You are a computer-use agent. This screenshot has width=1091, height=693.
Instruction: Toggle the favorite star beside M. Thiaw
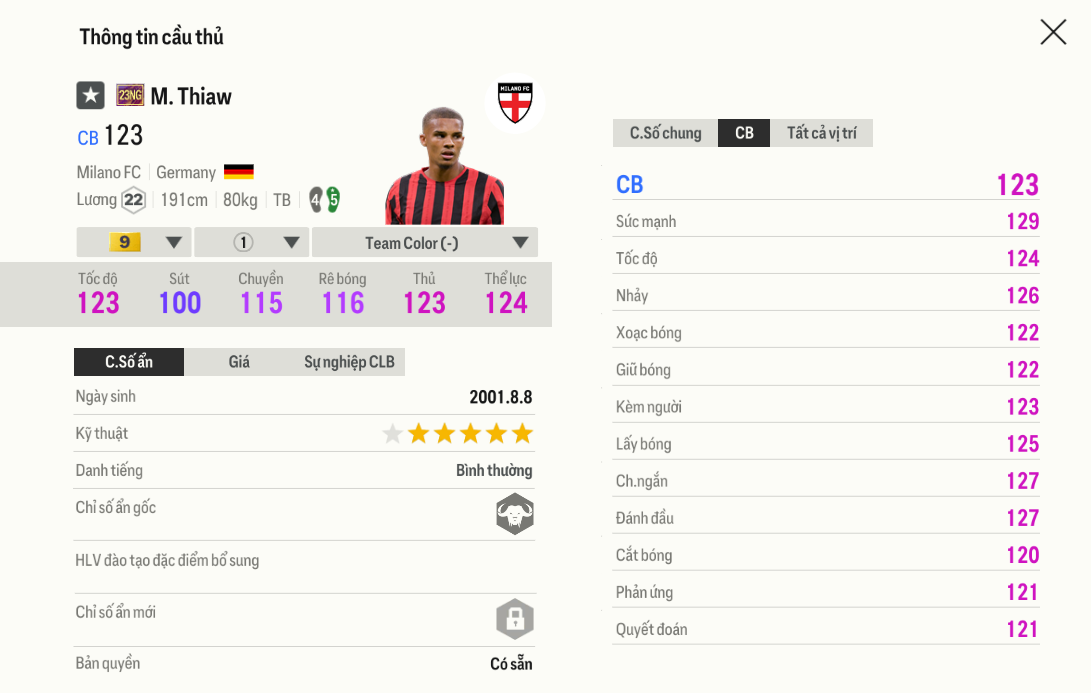click(91, 96)
